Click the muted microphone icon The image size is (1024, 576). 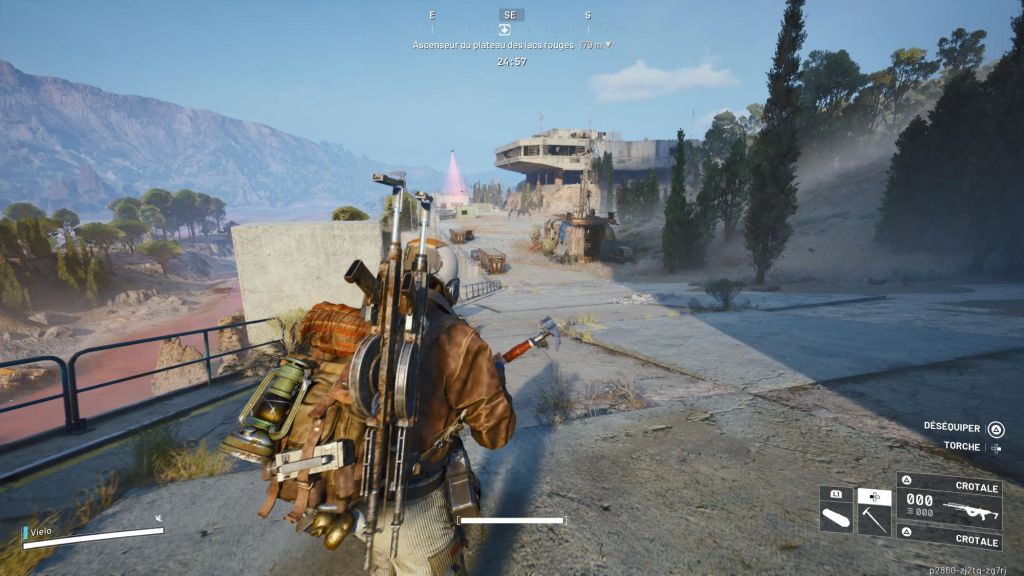[x=158, y=519]
